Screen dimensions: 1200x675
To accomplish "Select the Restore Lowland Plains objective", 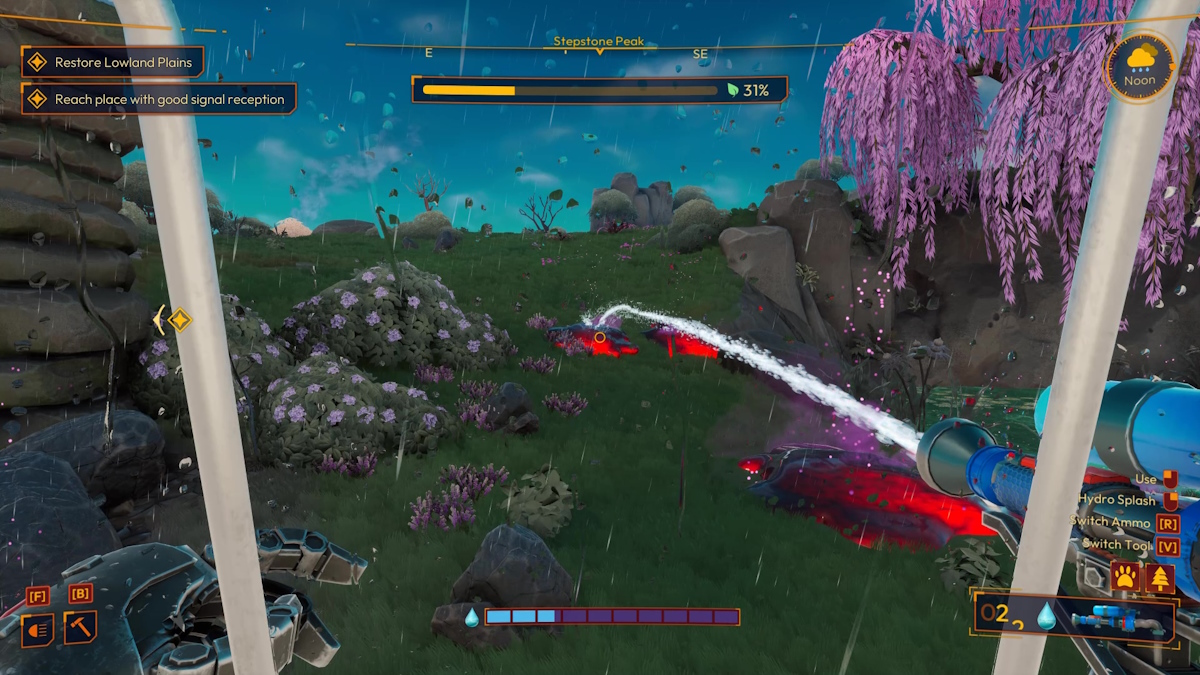I will pos(112,62).
